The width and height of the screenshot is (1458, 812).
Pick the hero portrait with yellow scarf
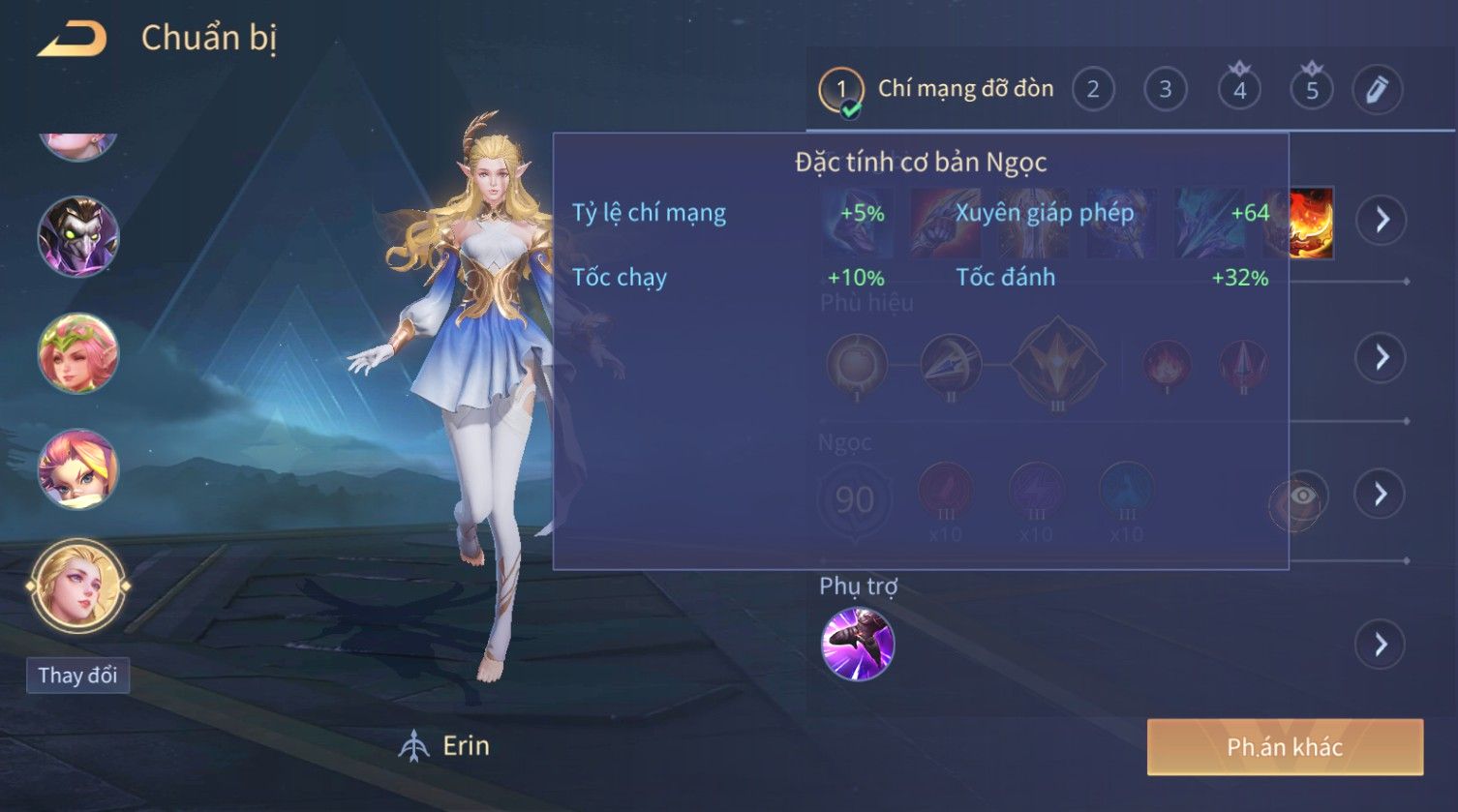coord(78,468)
